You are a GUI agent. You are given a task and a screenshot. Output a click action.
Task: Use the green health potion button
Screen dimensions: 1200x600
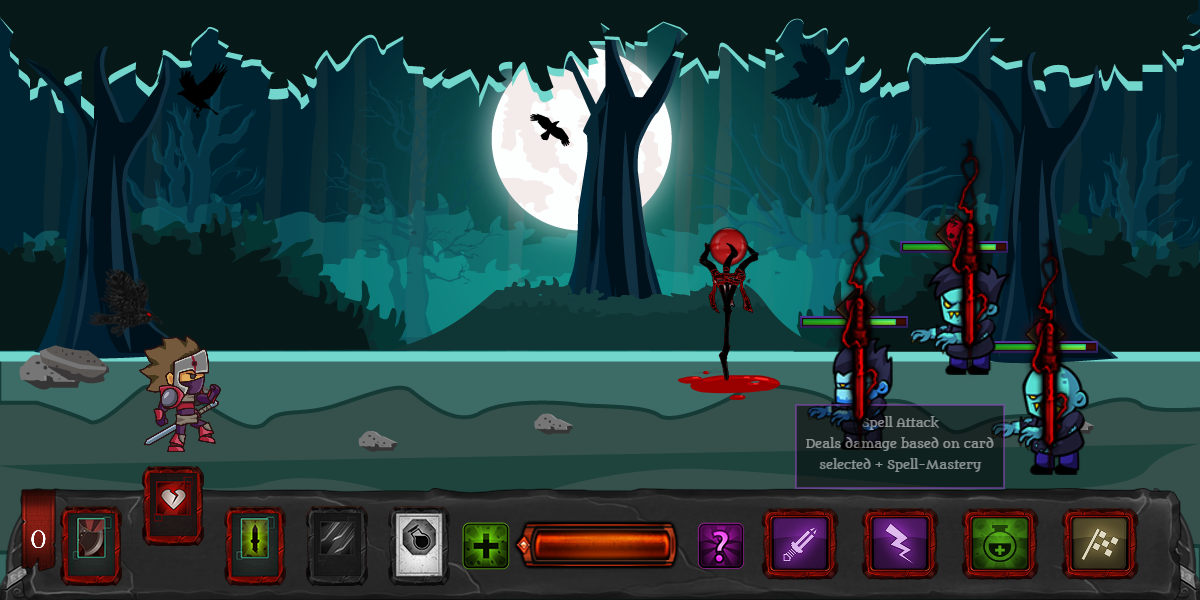(x=1000, y=544)
